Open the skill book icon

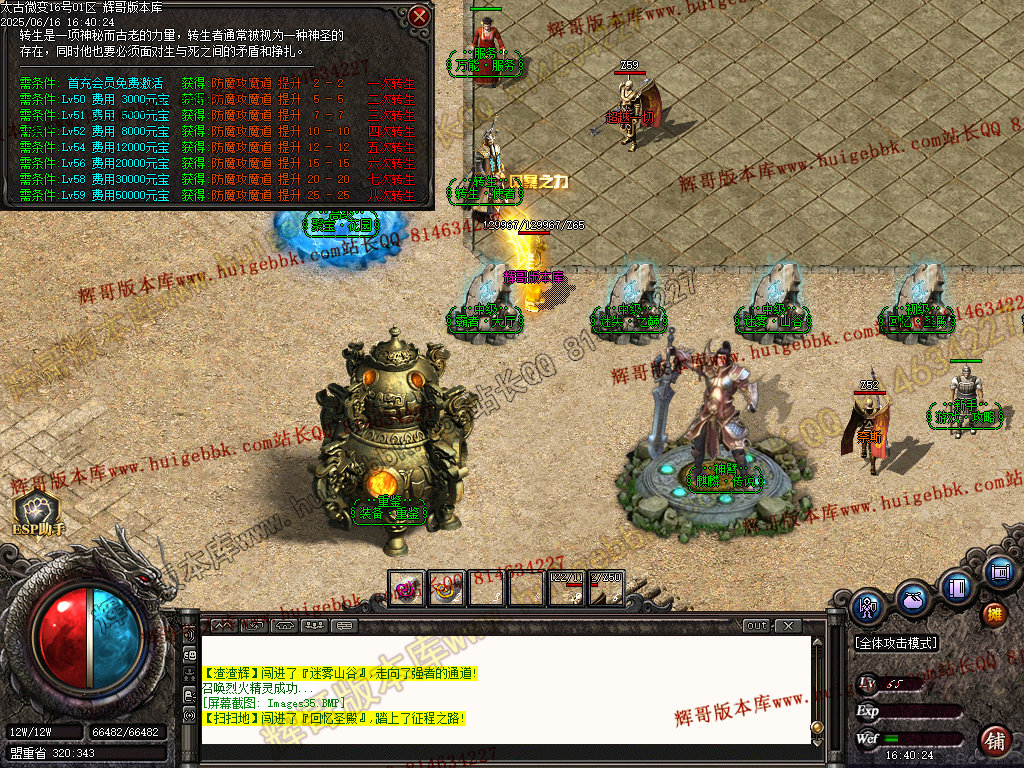click(x=957, y=586)
